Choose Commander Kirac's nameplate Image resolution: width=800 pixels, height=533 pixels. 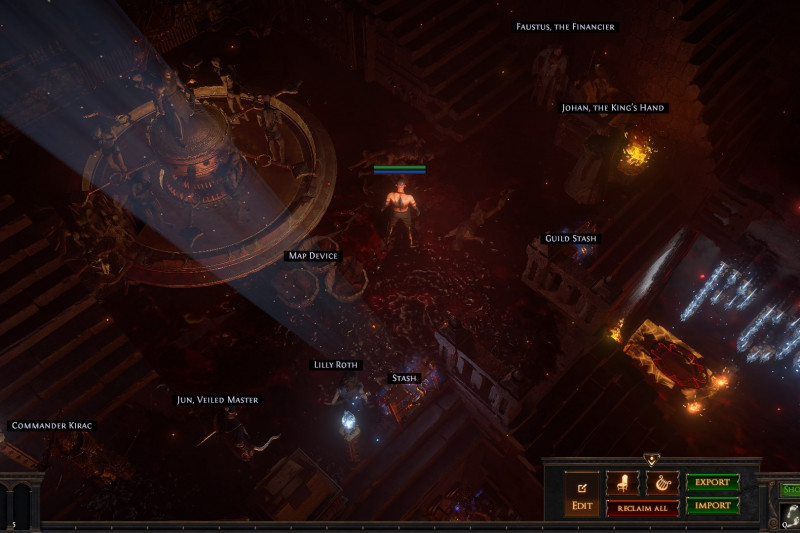coord(51,426)
